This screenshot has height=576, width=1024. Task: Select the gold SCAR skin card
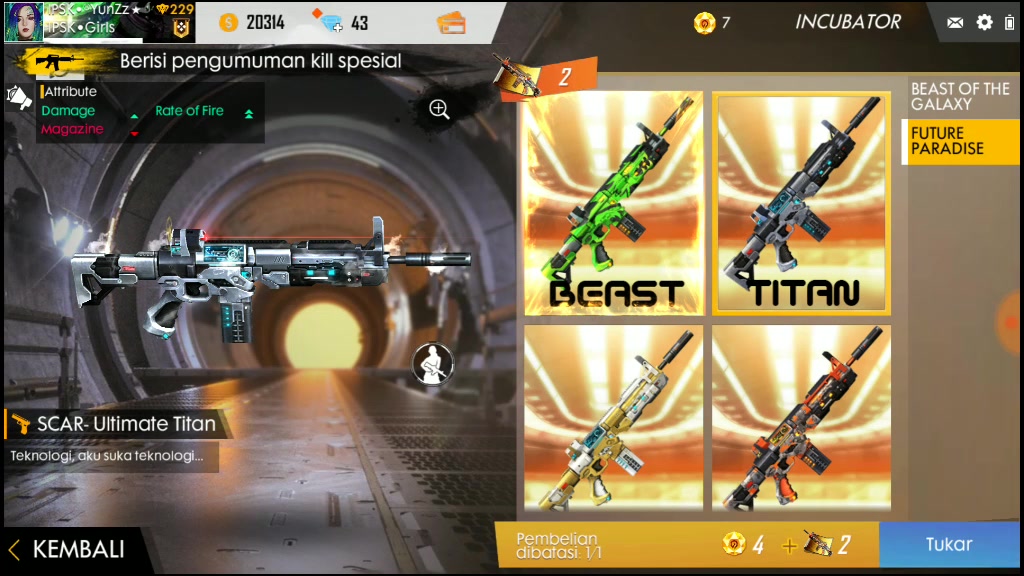coord(614,417)
